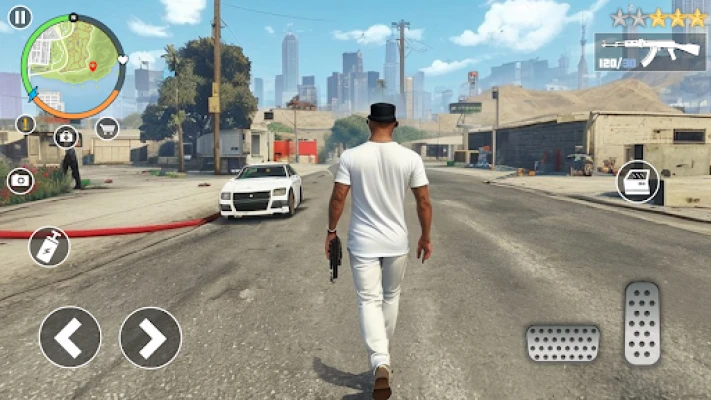Tap the brake pedal
The height and width of the screenshot is (400, 711).
[x=563, y=343]
